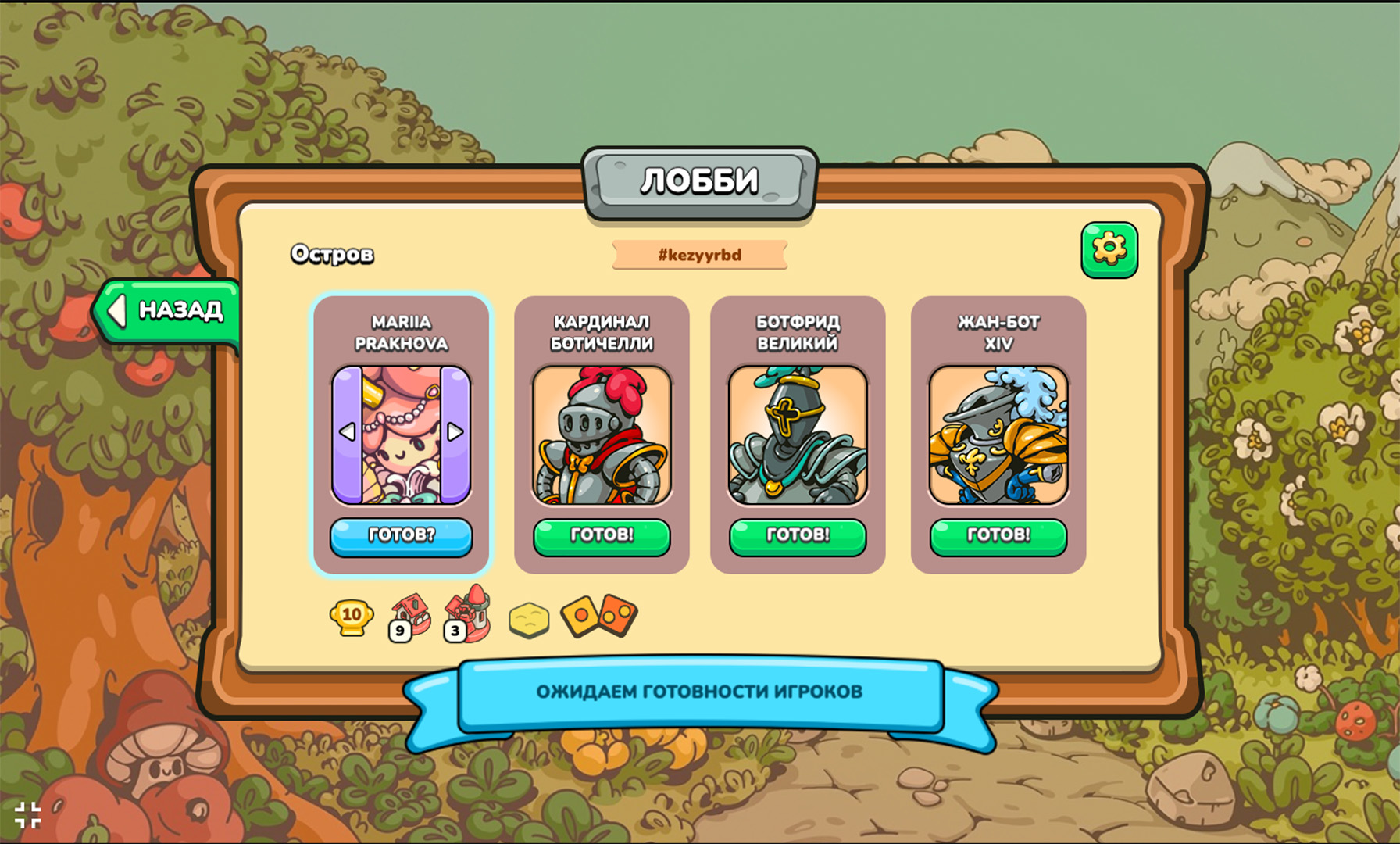Image resolution: width=1400 pixels, height=844 pixels.
Task: Click the blue Готов? ready button
Action: [401, 536]
